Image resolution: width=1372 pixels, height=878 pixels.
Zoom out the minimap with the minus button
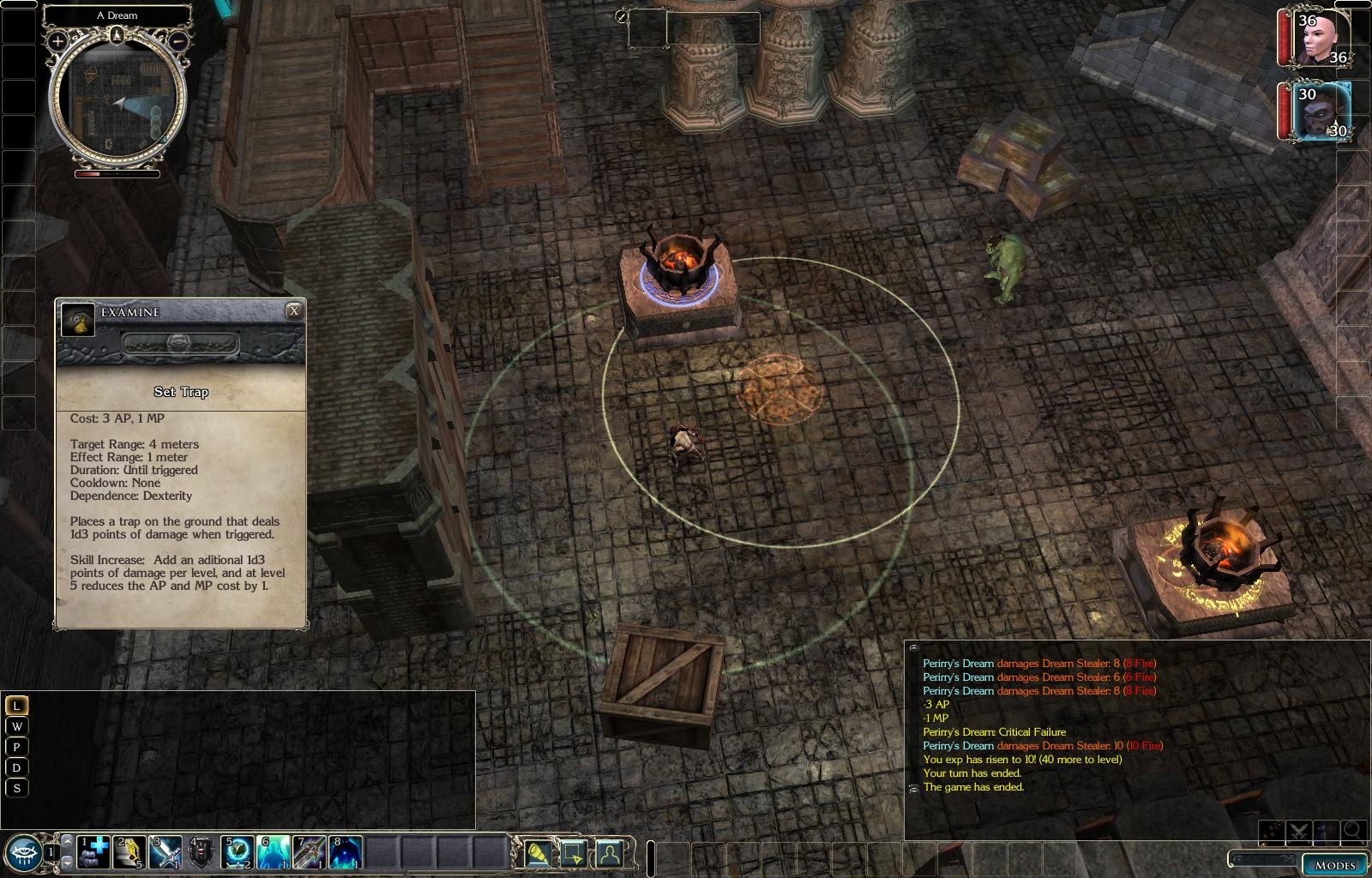(x=178, y=40)
